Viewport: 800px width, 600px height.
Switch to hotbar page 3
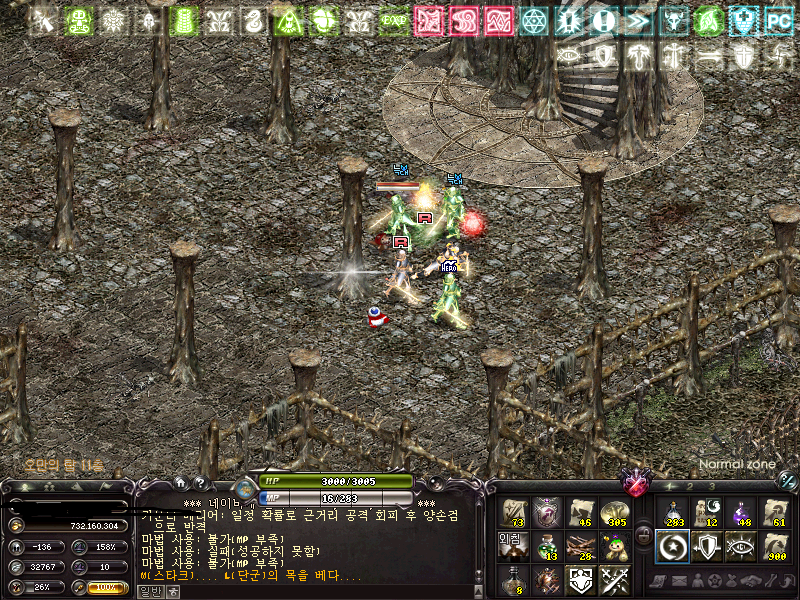click(x=711, y=487)
